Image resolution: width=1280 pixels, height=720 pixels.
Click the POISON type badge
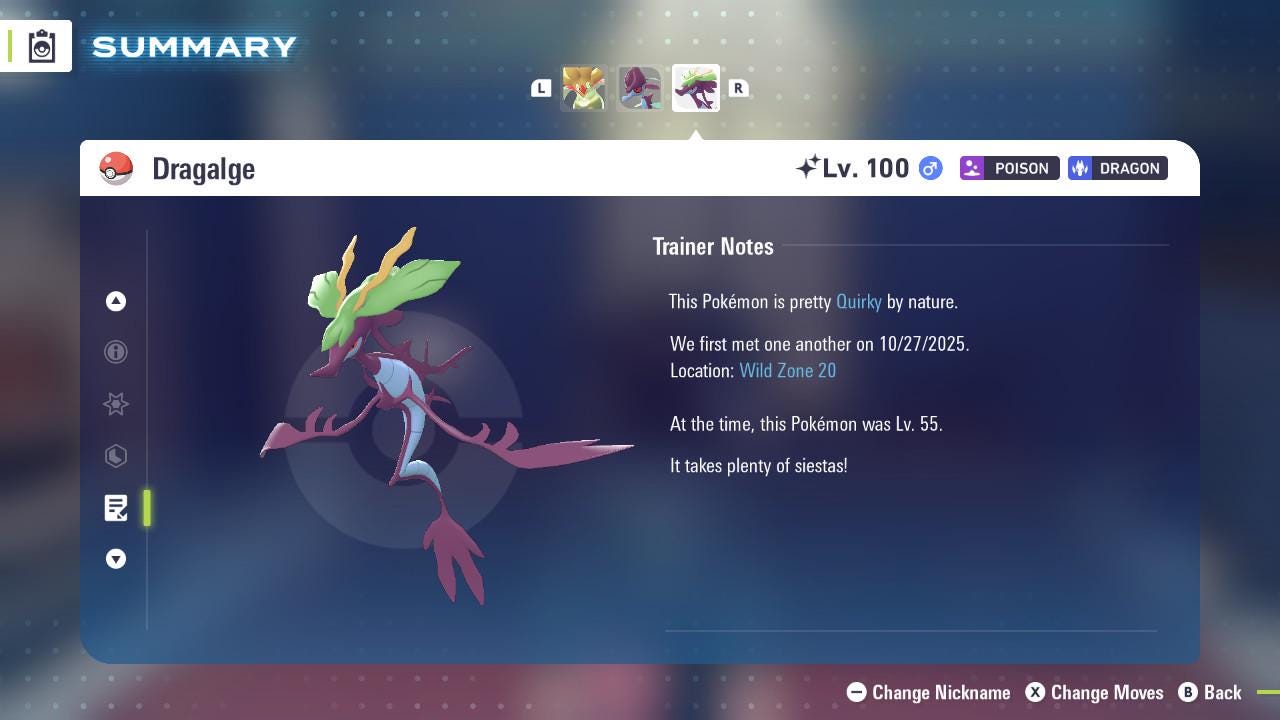point(1009,168)
